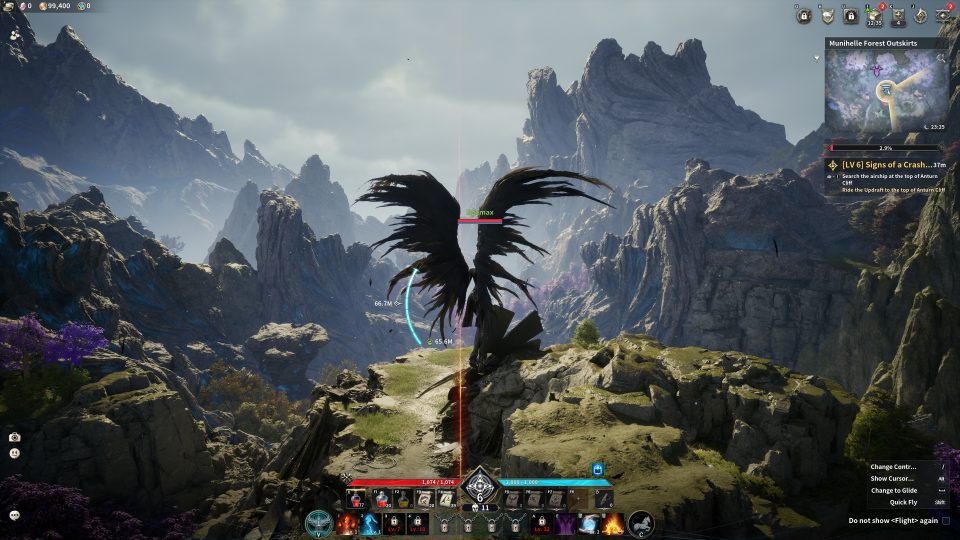
Task: Open the camera screenshot mode icon
Action: (15, 437)
